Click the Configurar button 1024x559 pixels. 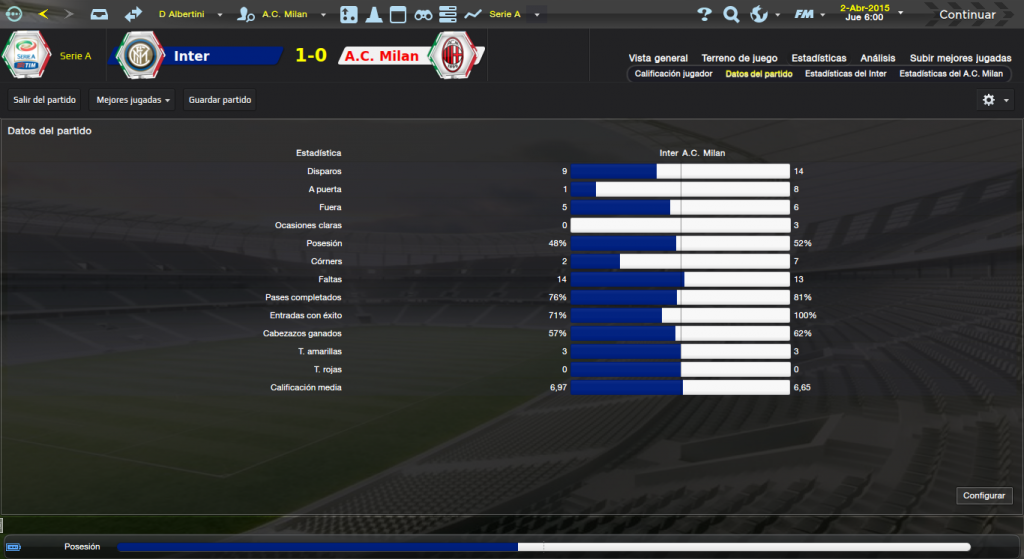(985, 496)
